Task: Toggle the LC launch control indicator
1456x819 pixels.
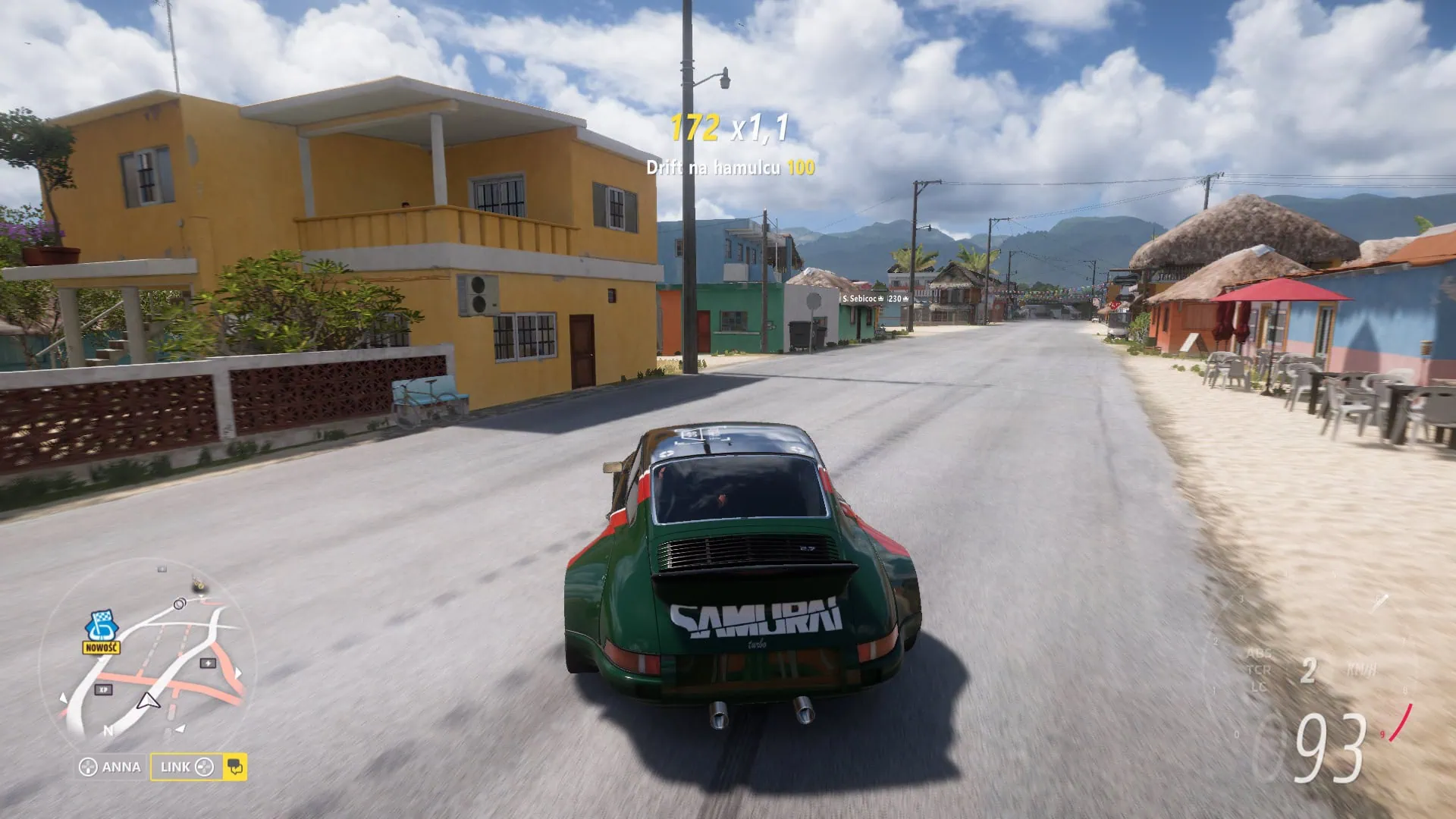Action: coord(1259,687)
